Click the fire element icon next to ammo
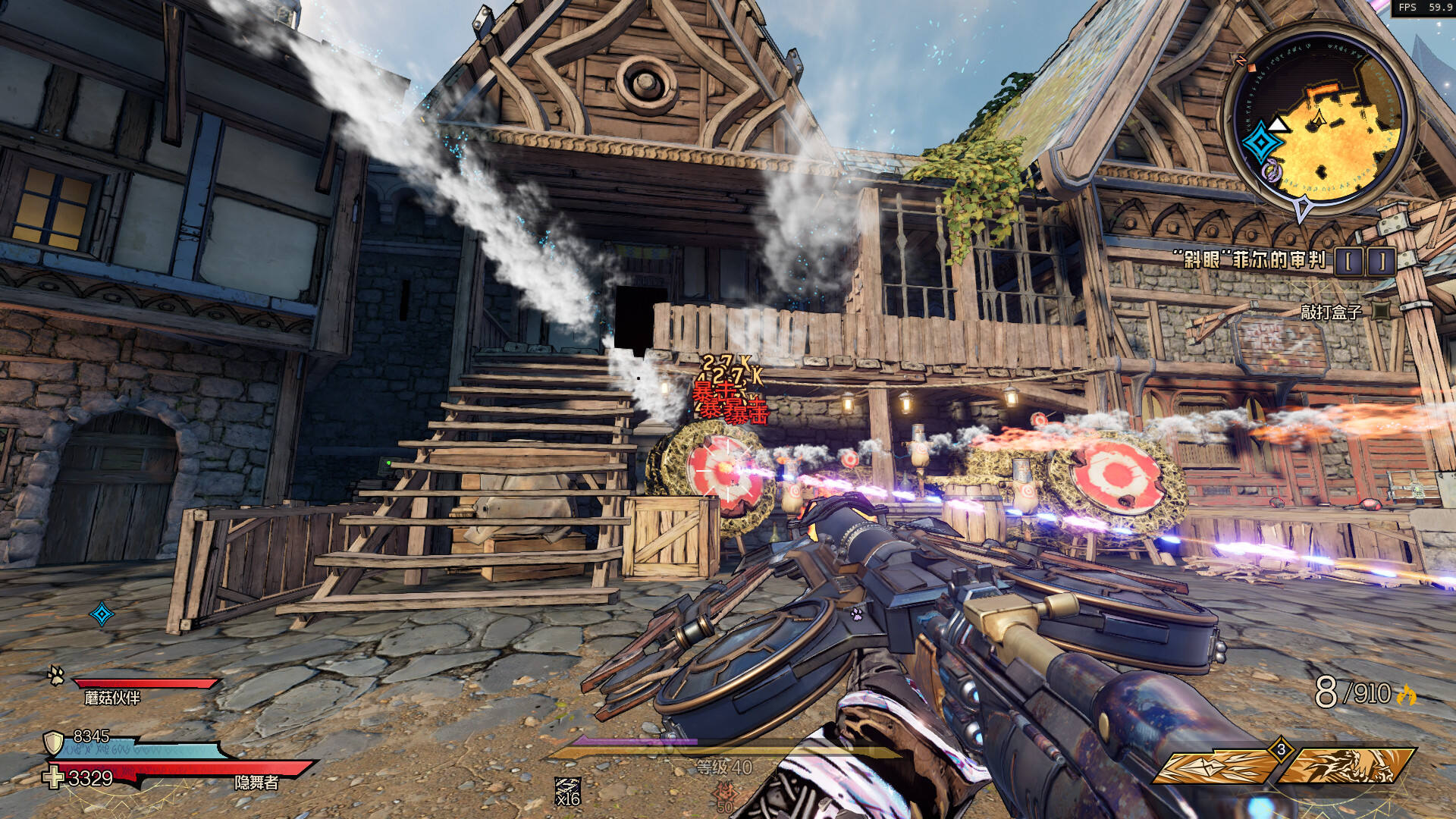The height and width of the screenshot is (819, 1456). pyautogui.click(x=1407, y=695)
